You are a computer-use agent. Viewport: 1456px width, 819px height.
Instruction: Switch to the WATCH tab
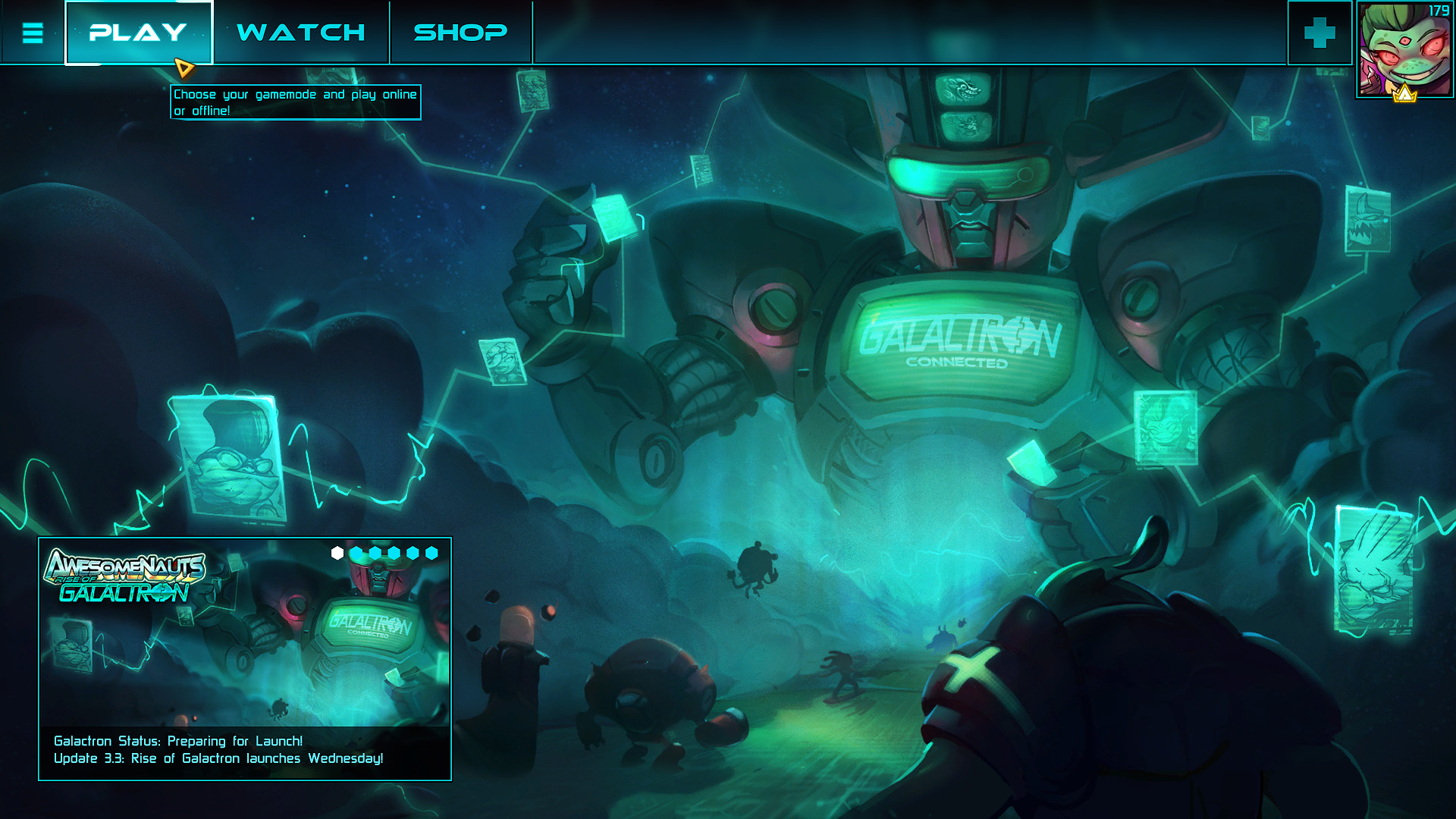pos(300,32)
